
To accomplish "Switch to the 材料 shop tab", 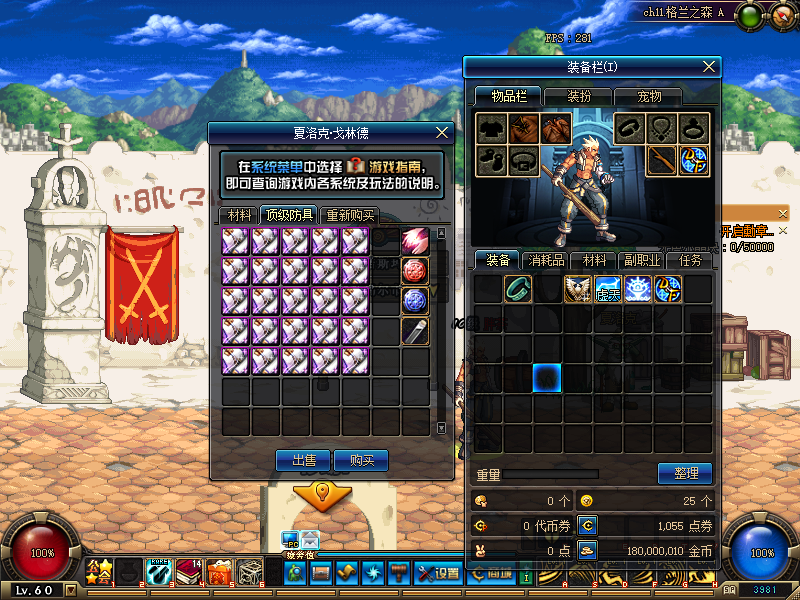I will point(239,214).
